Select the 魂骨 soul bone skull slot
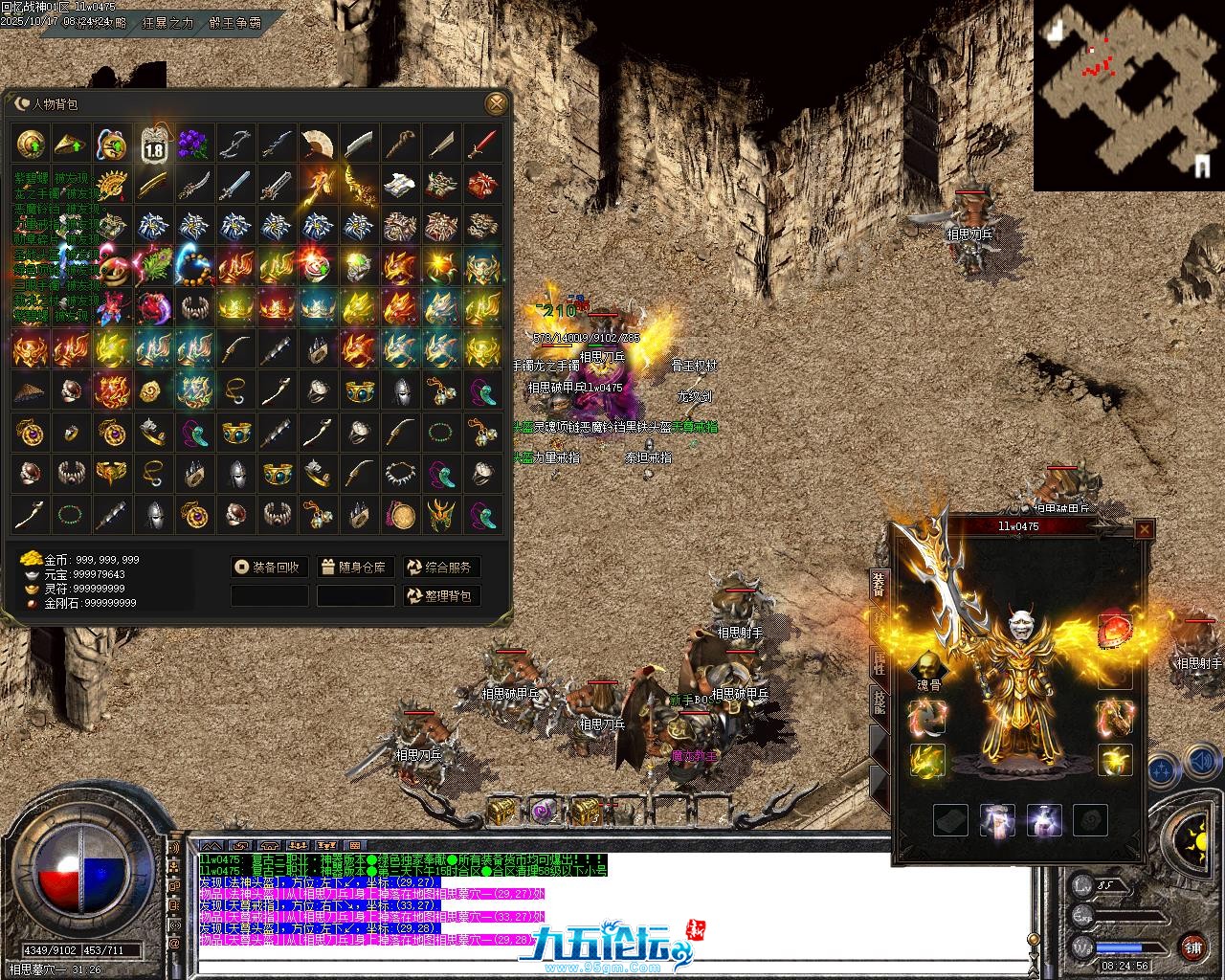 (928, 666)
